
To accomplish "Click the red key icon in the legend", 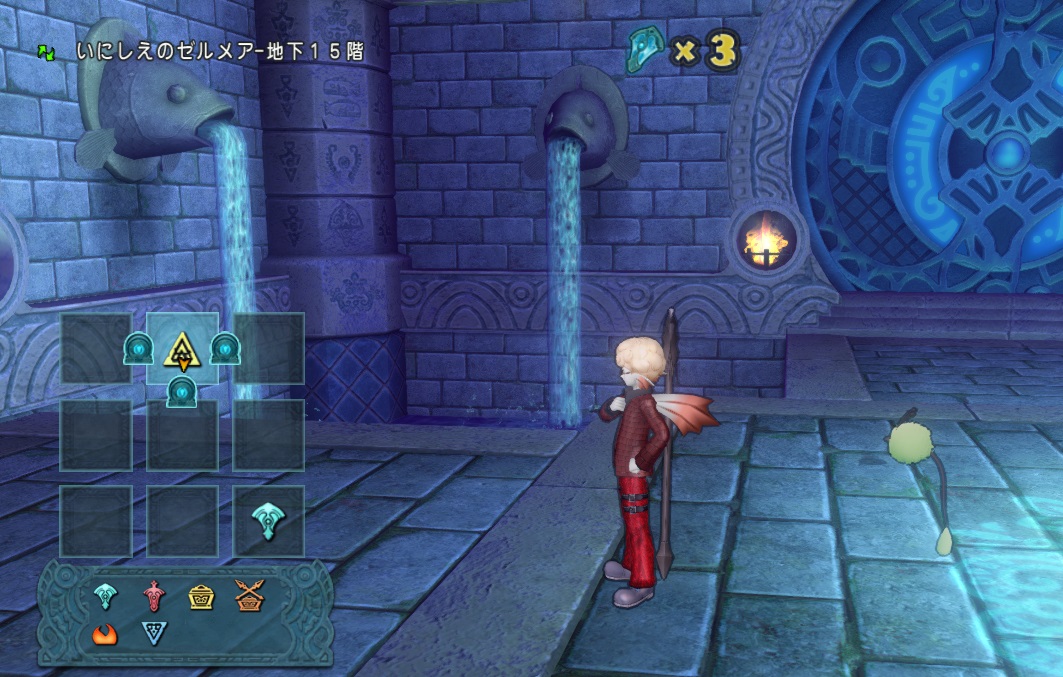I will pyautogui.click(x=153, y=596).
